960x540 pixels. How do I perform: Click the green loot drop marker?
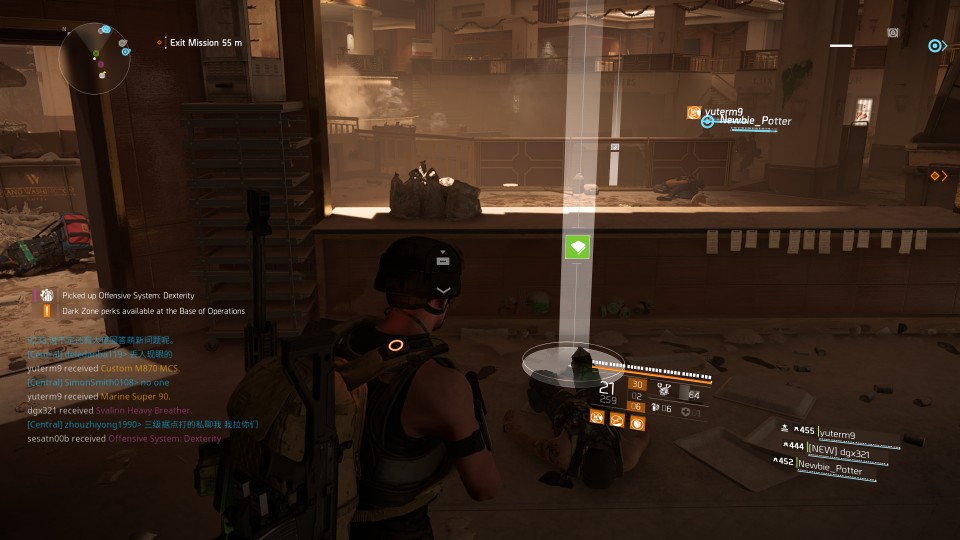[x=577, y=247]
